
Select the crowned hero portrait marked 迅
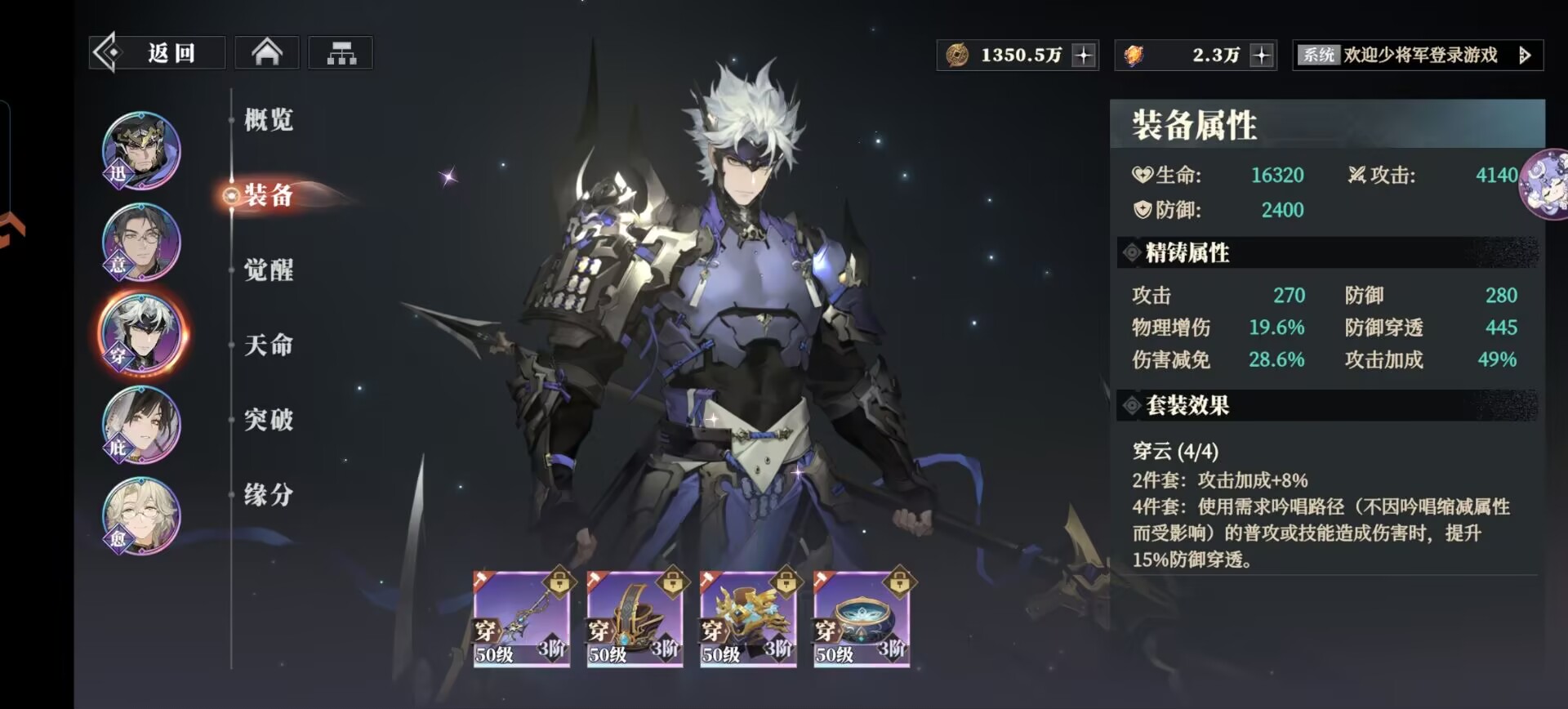141,151
